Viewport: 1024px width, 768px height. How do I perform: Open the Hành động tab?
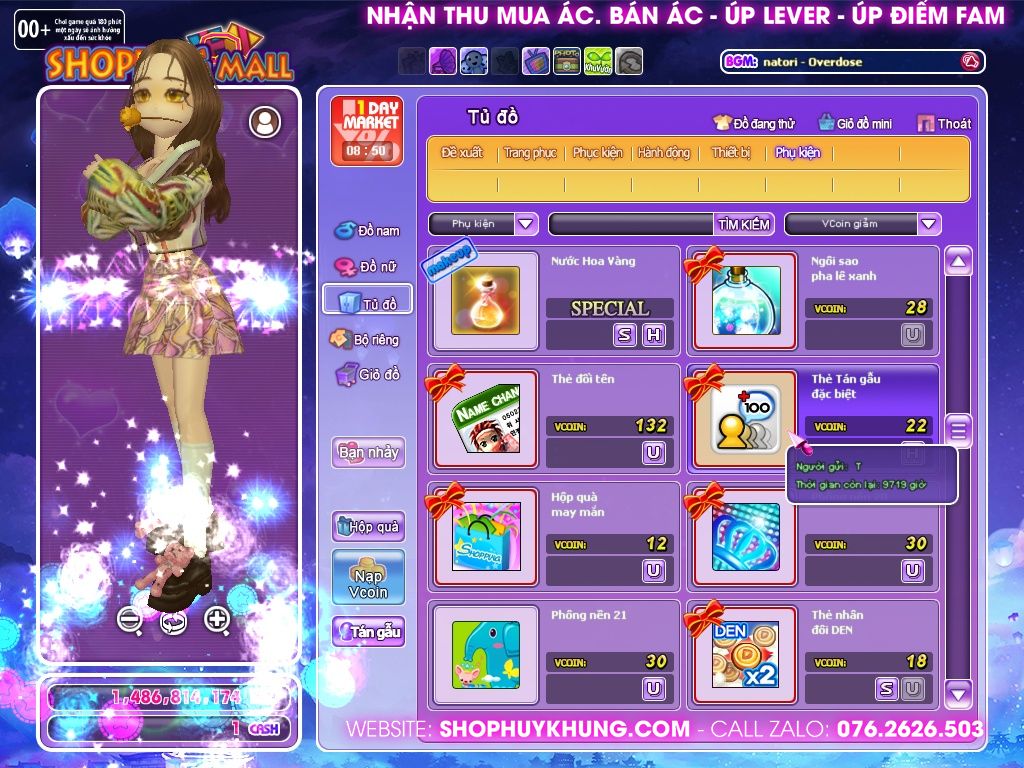coord(664,153)
